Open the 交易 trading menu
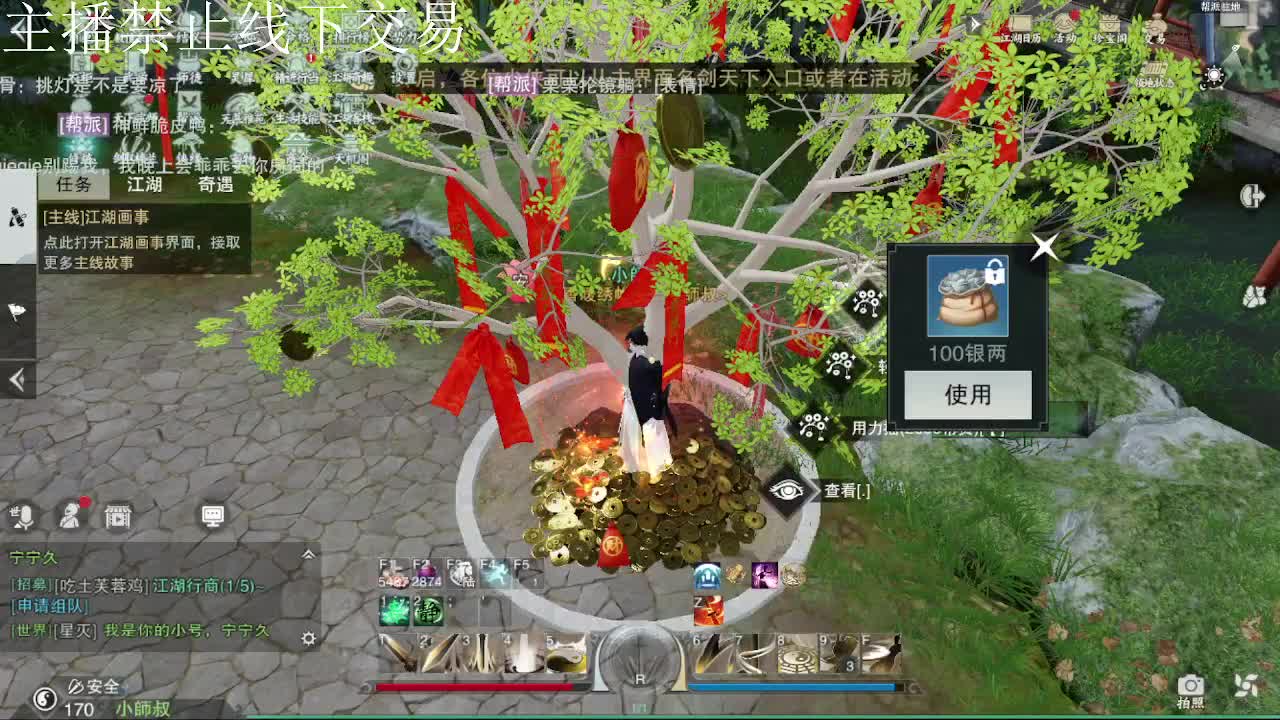 (1156, 28)
